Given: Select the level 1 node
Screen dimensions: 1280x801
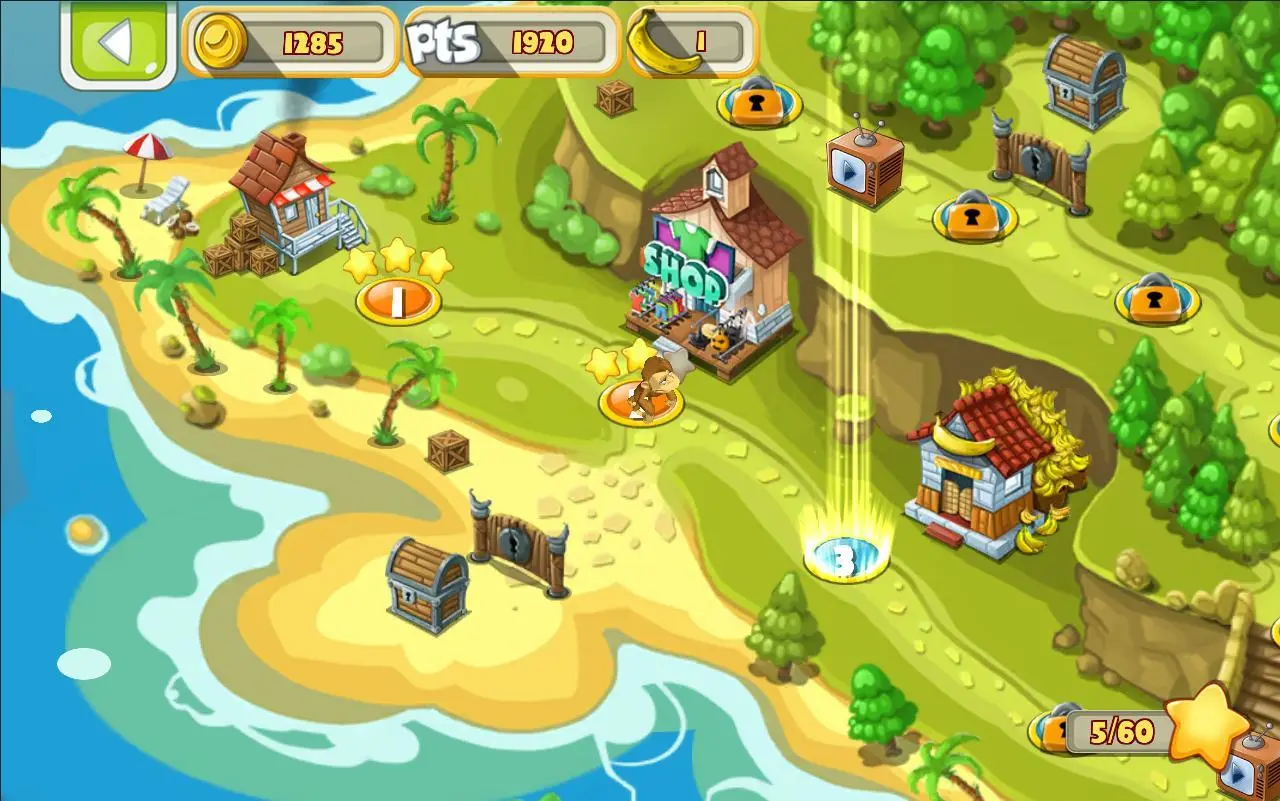Looking at the screenshot, I should point(398,300).
